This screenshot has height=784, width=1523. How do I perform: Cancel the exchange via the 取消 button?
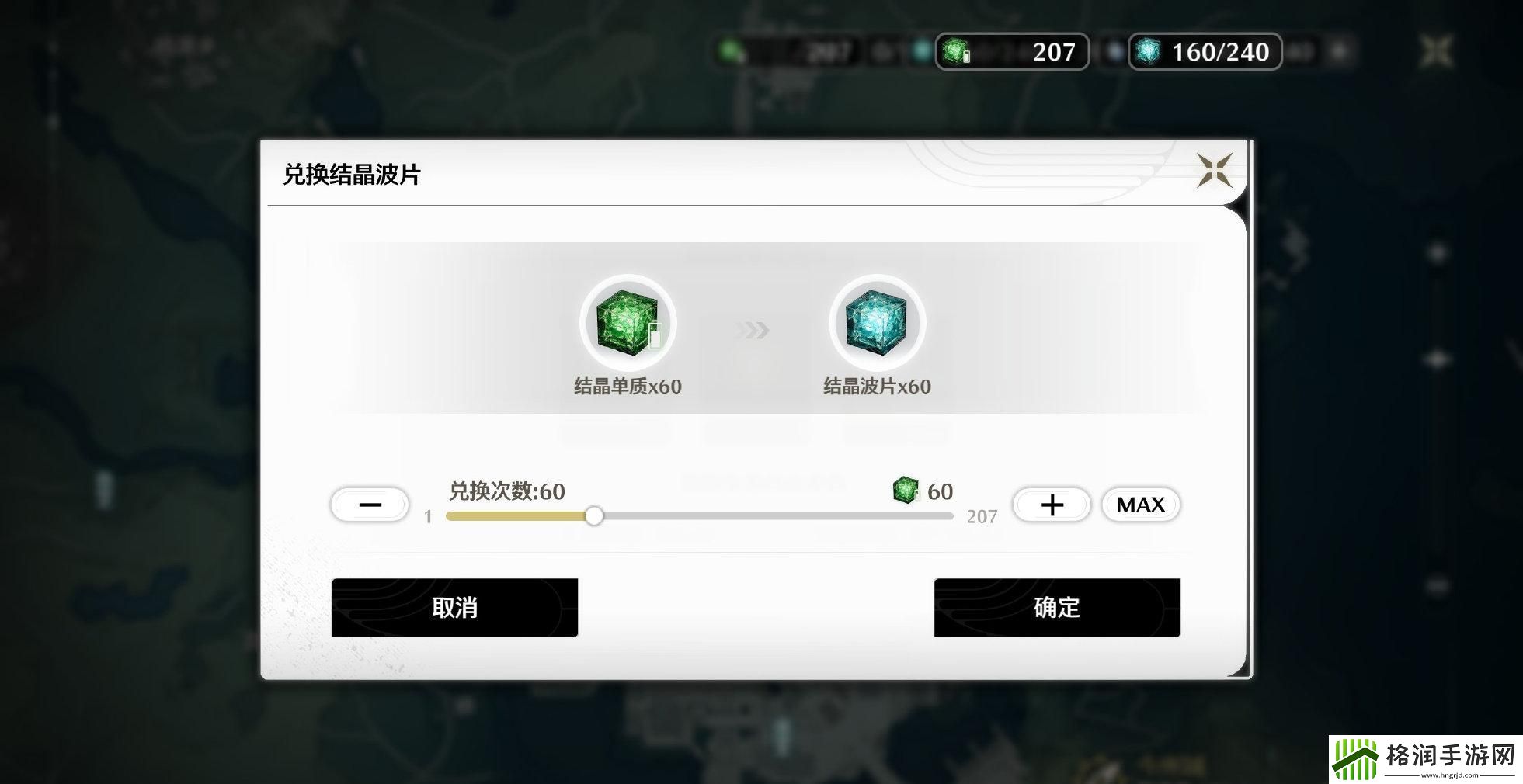point(454,609)
